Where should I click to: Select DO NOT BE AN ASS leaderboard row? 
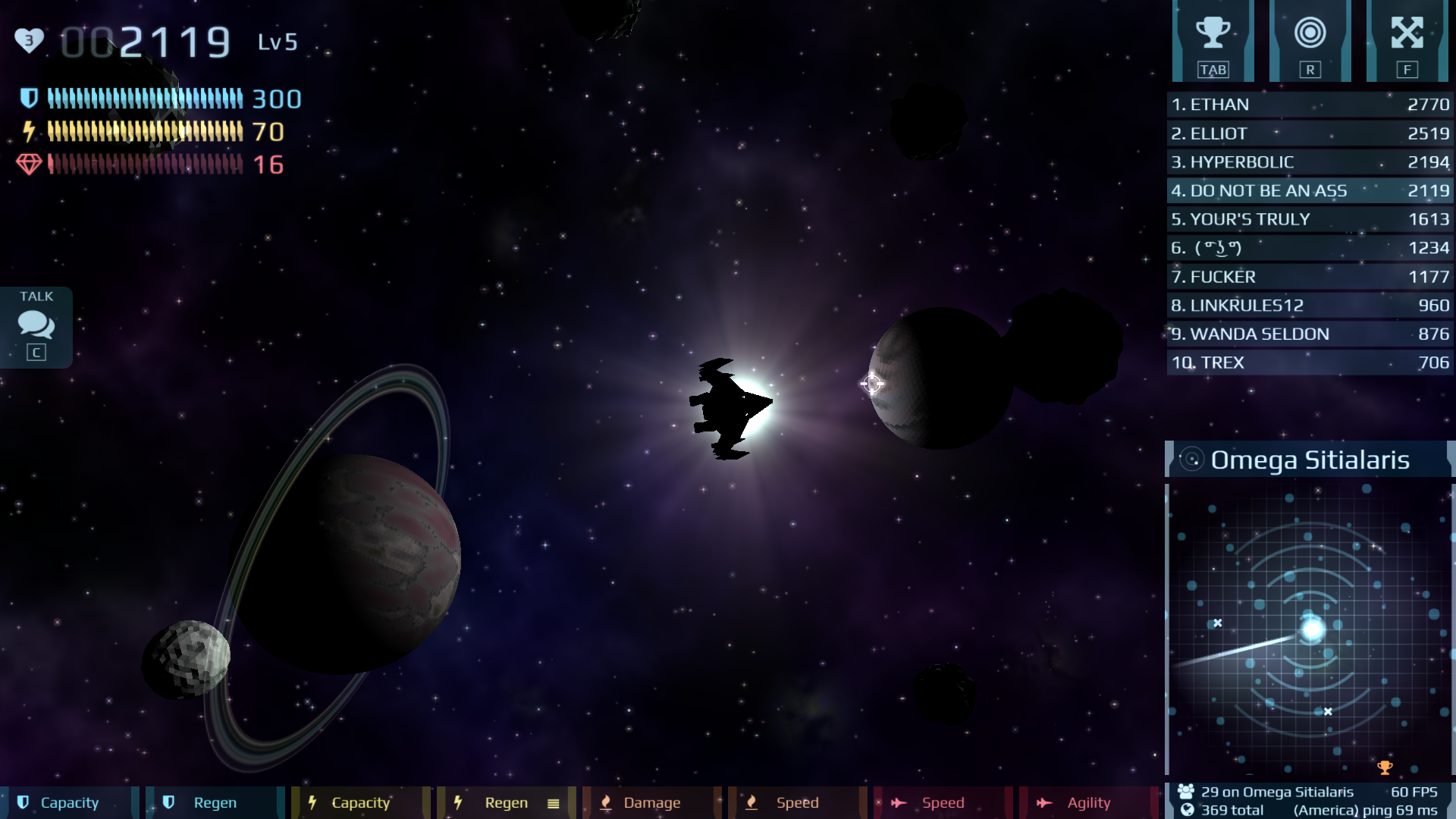click(1310, 191)
